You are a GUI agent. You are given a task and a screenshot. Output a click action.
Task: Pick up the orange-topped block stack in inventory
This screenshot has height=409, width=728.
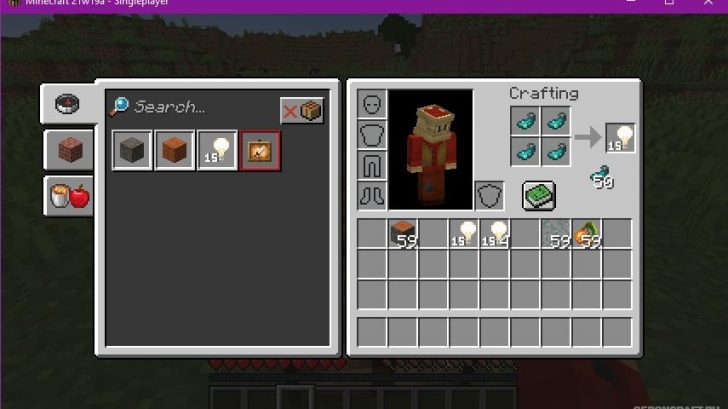point(402,234)
